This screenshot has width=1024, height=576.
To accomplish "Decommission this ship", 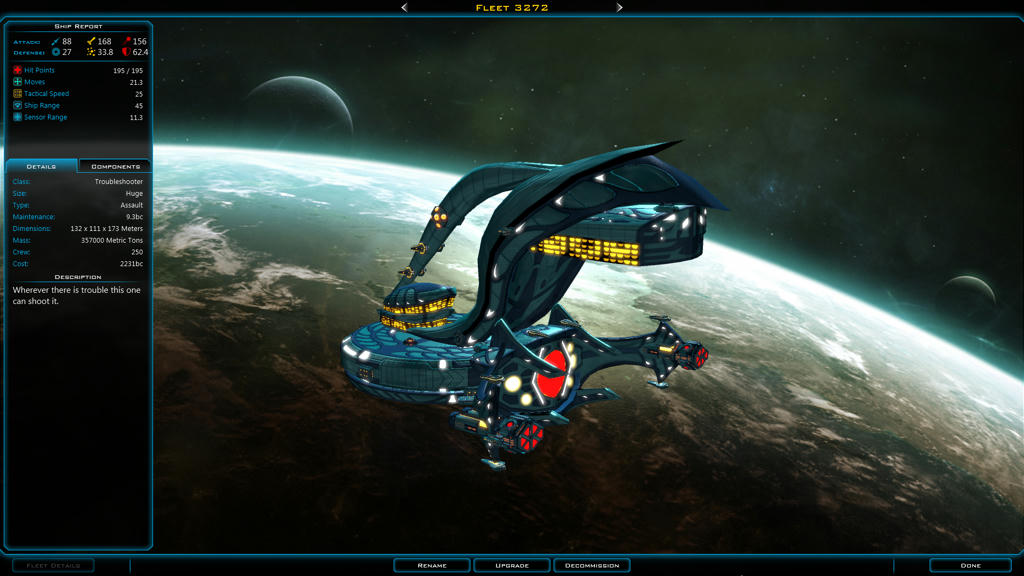I will pos(592,565).
